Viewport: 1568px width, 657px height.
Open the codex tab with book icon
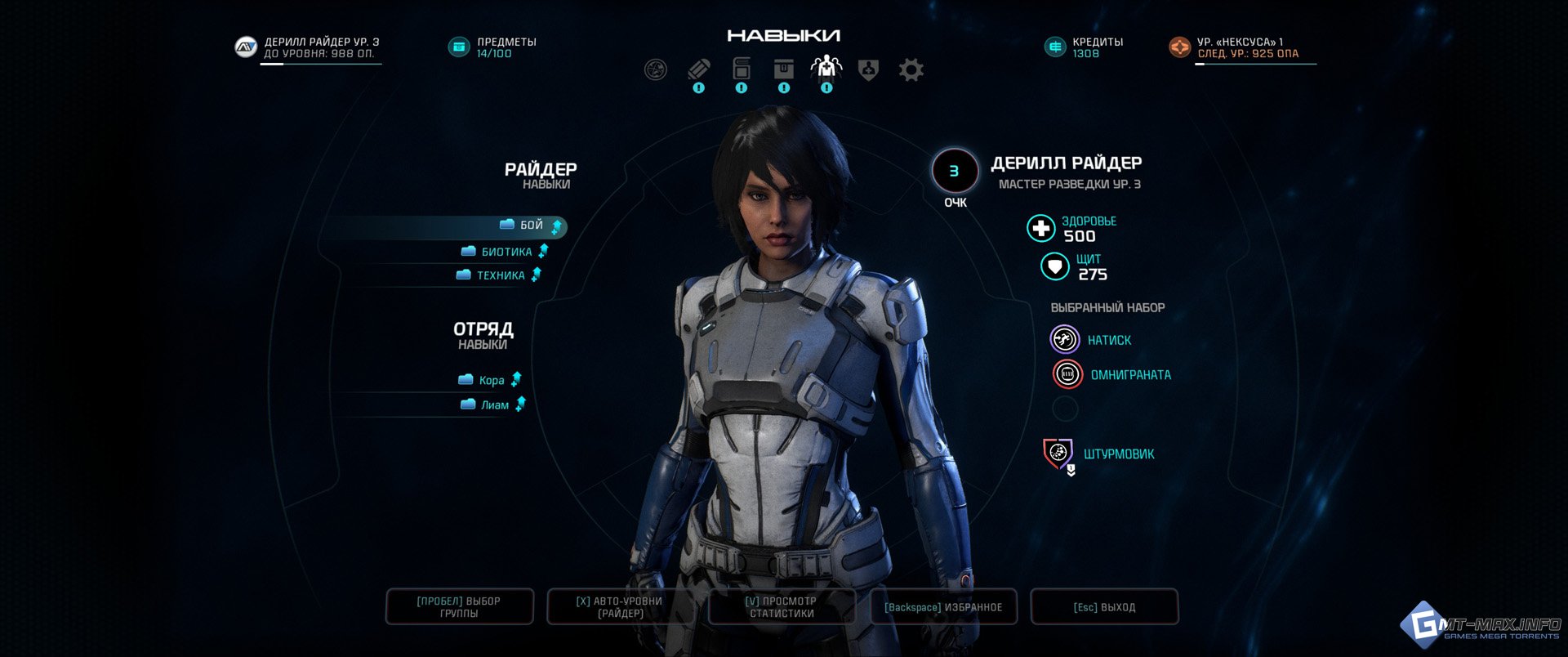point(742,69)
